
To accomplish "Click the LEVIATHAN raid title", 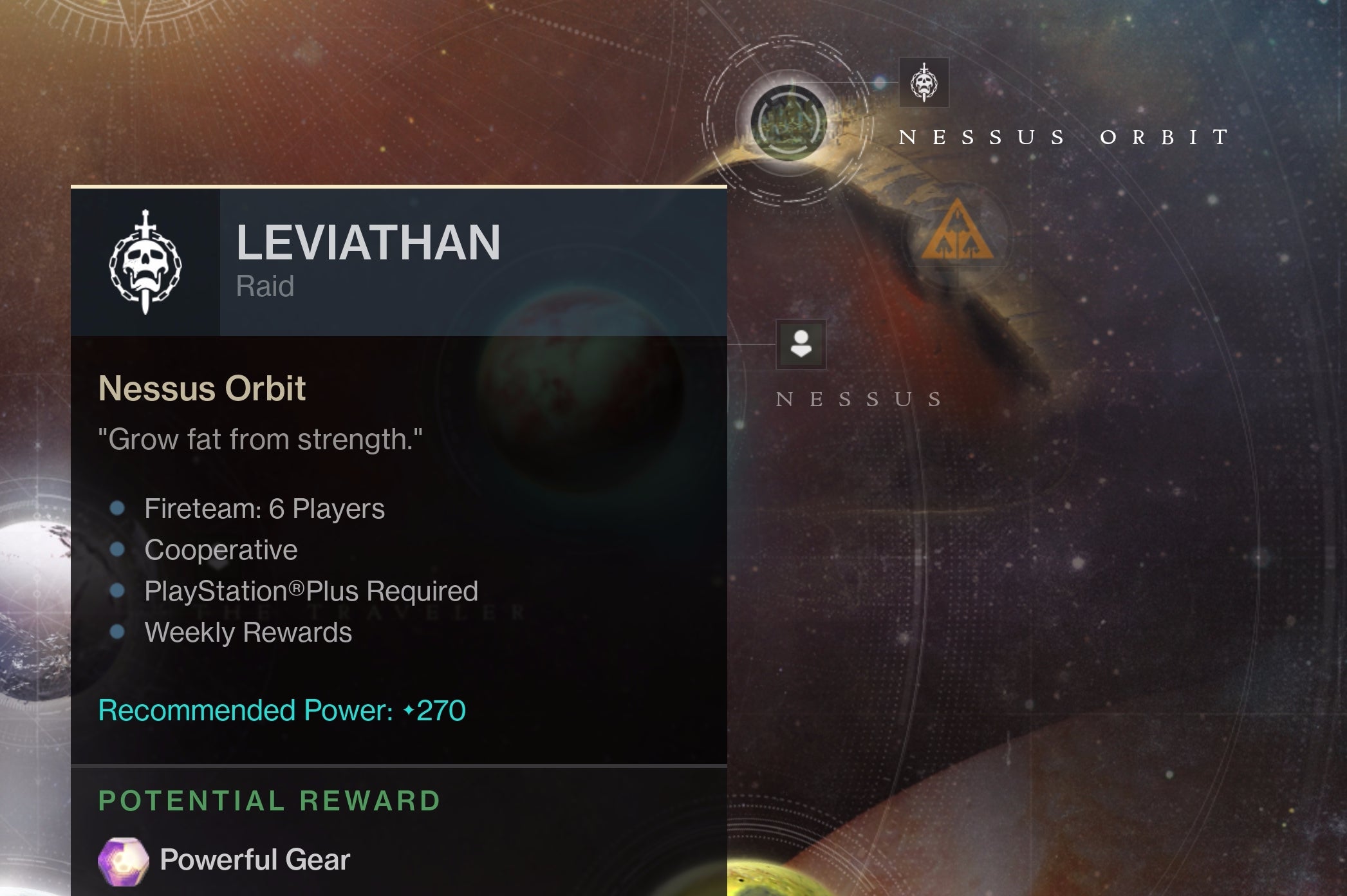I will pos(368,243).
